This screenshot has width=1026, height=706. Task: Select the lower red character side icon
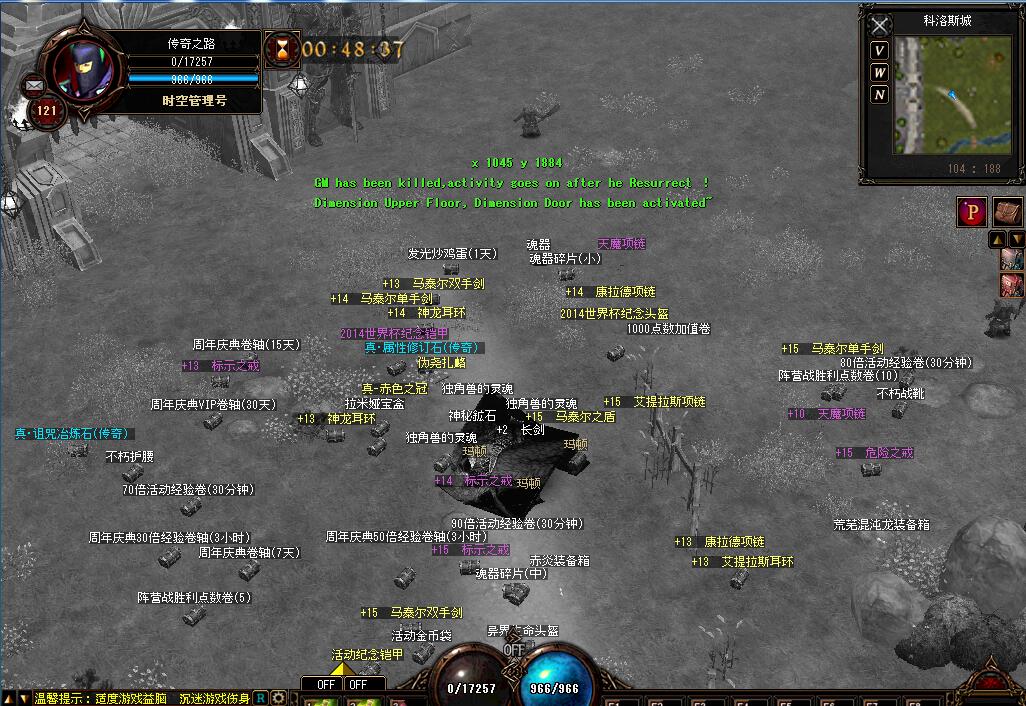(x=1012, y=285)
